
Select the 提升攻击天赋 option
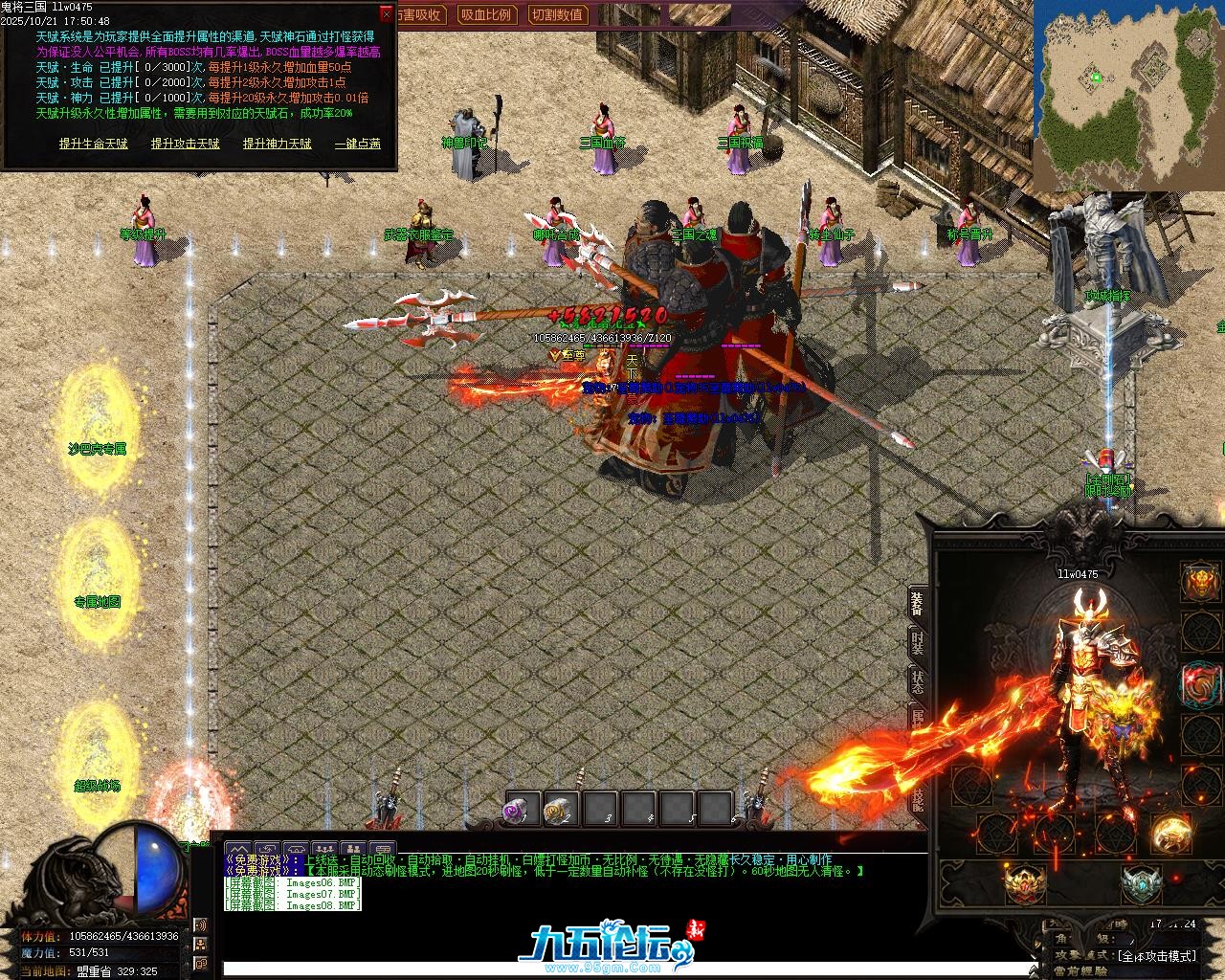pos(185,144)
